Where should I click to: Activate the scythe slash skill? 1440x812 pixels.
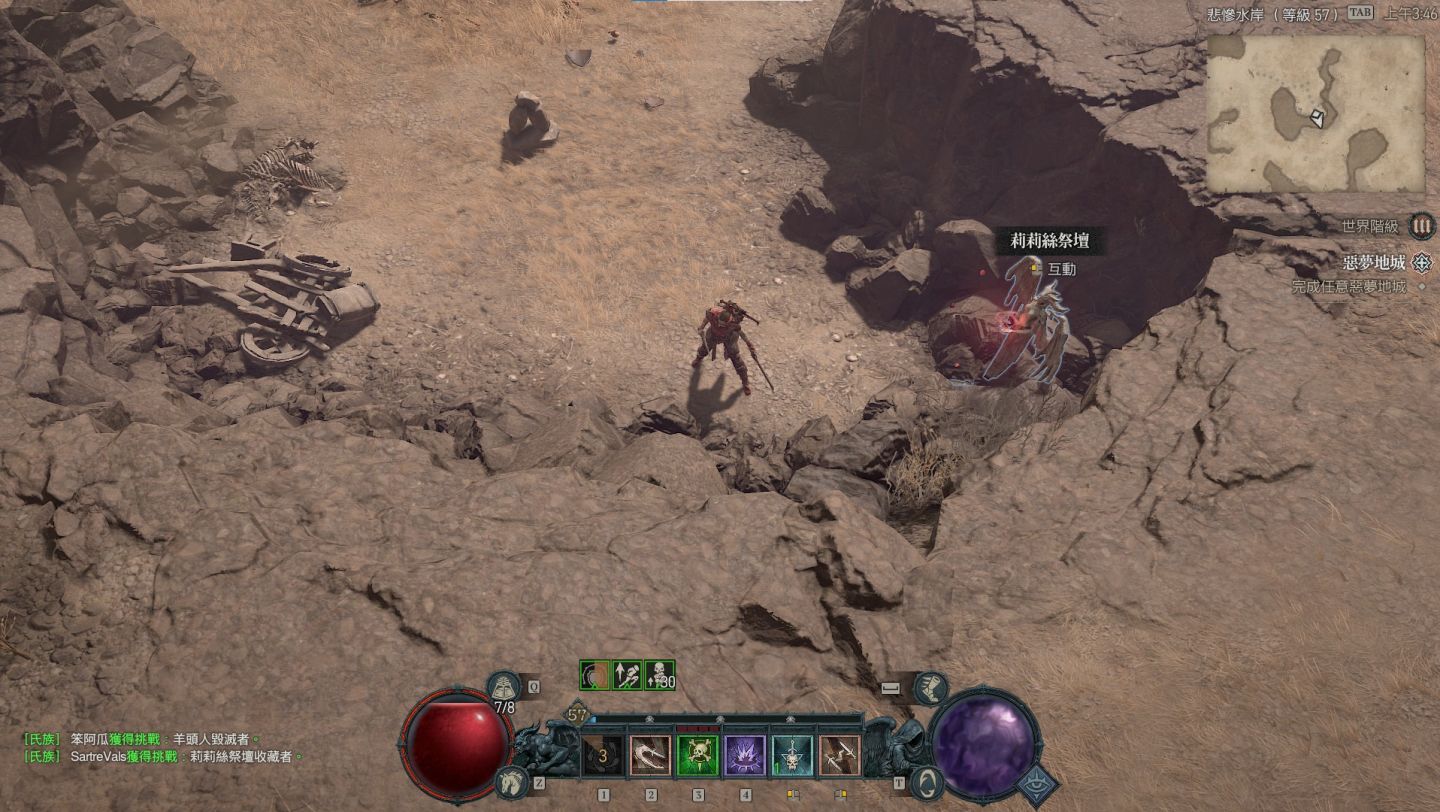coord(651,756)
